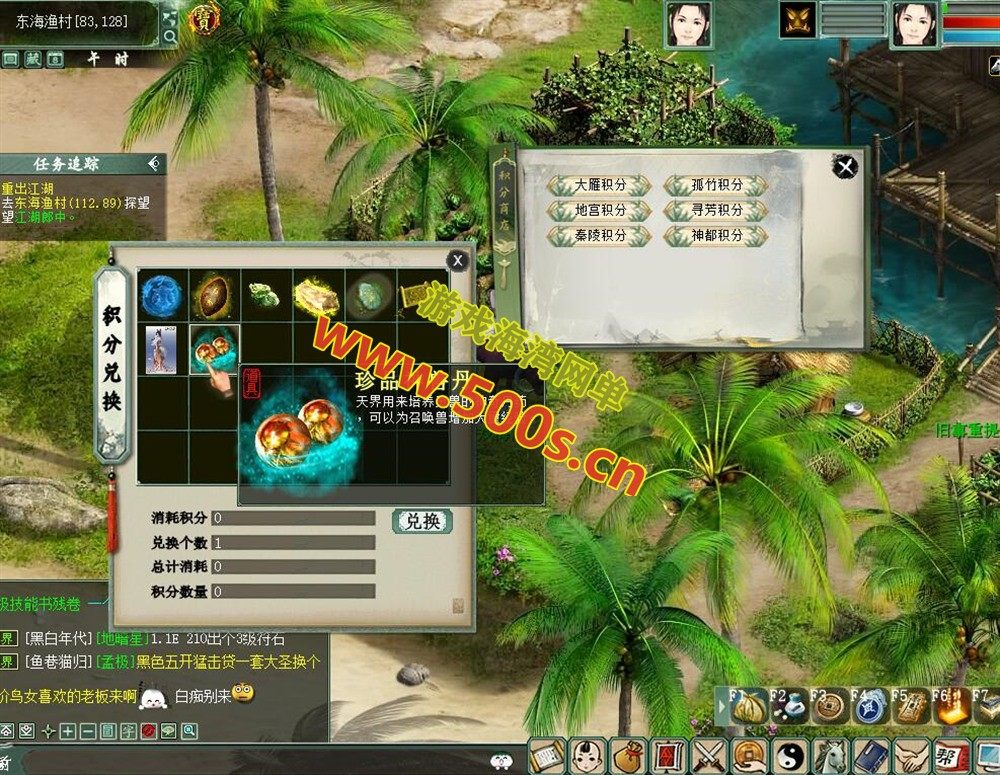The width and height of the screenshot is (1000, 775).
Task: Choose the 神都积分 button
Action: (x=716, y=236)
